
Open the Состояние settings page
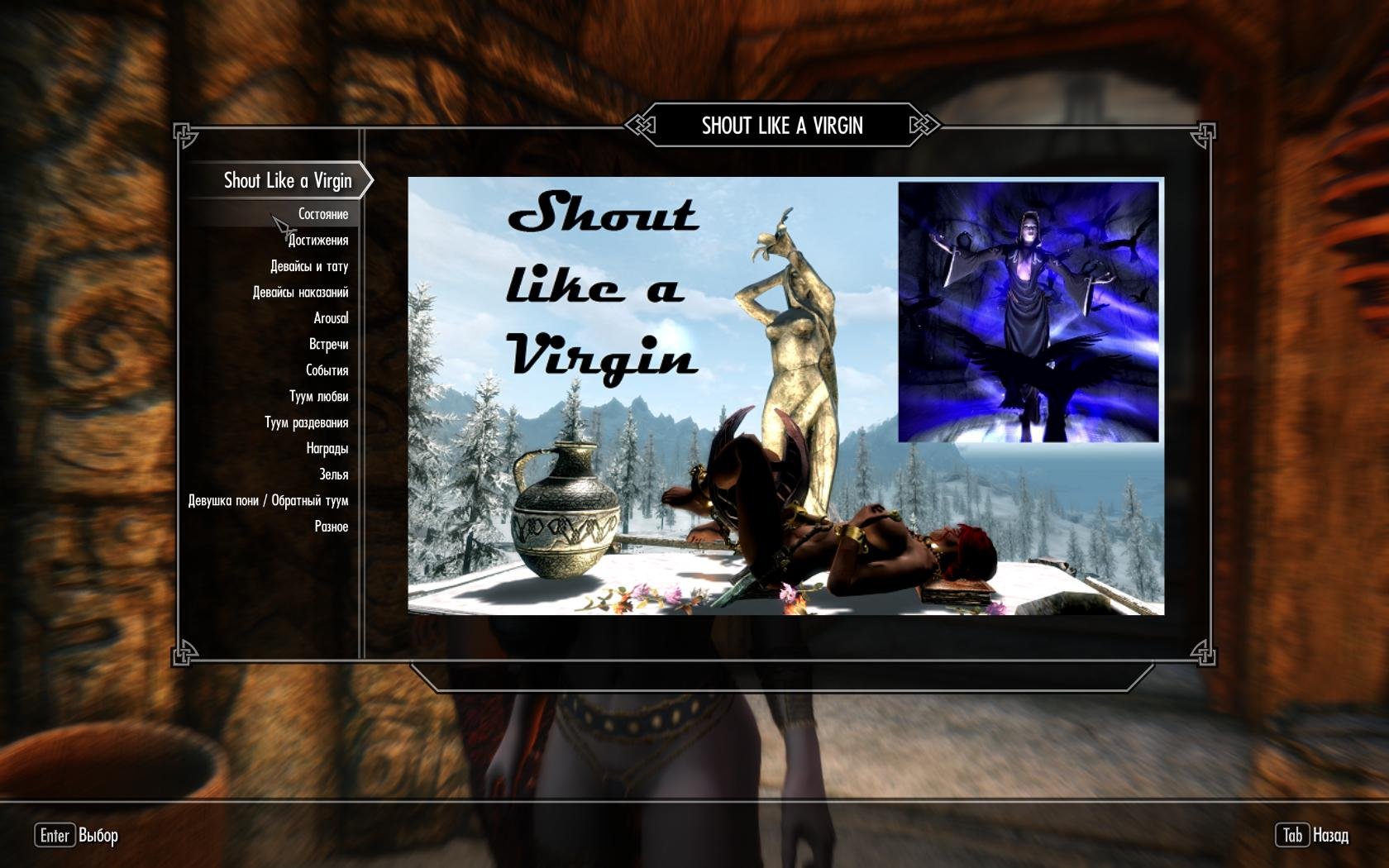coord(322,212)
